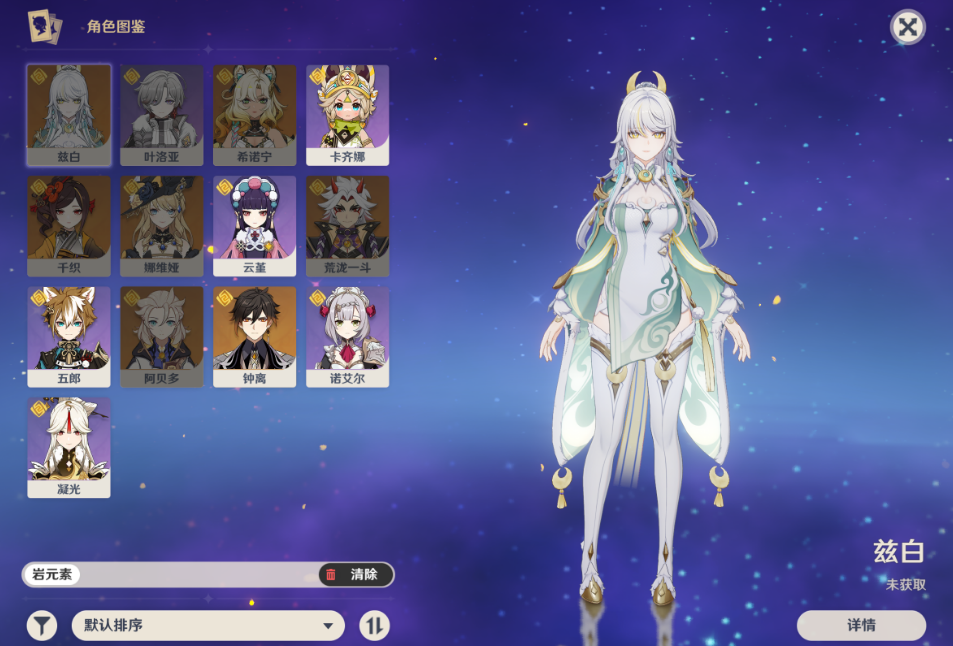Select the 凝光 character card
This screenshot has height=646, width=953.
tap(69, 447)
